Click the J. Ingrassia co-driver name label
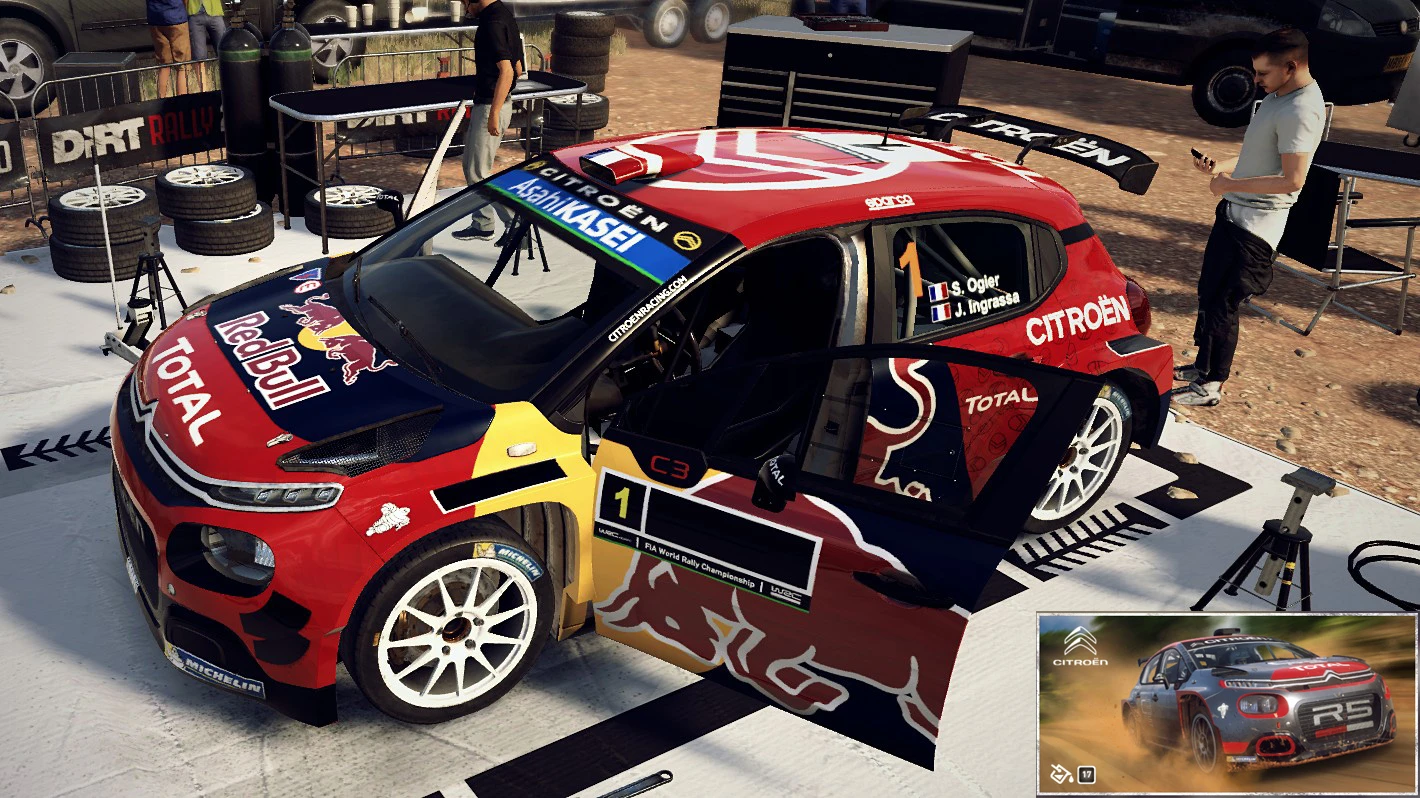The height and width of the screenshot is (798, 1420). click(985, 308)
